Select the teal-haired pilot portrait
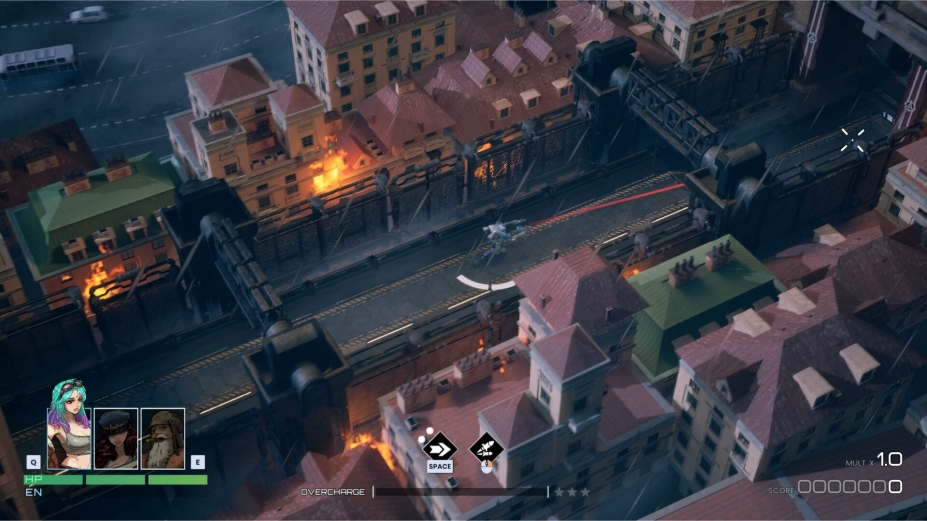The width and height of the screenshot is (927, 521). [68, 436]
